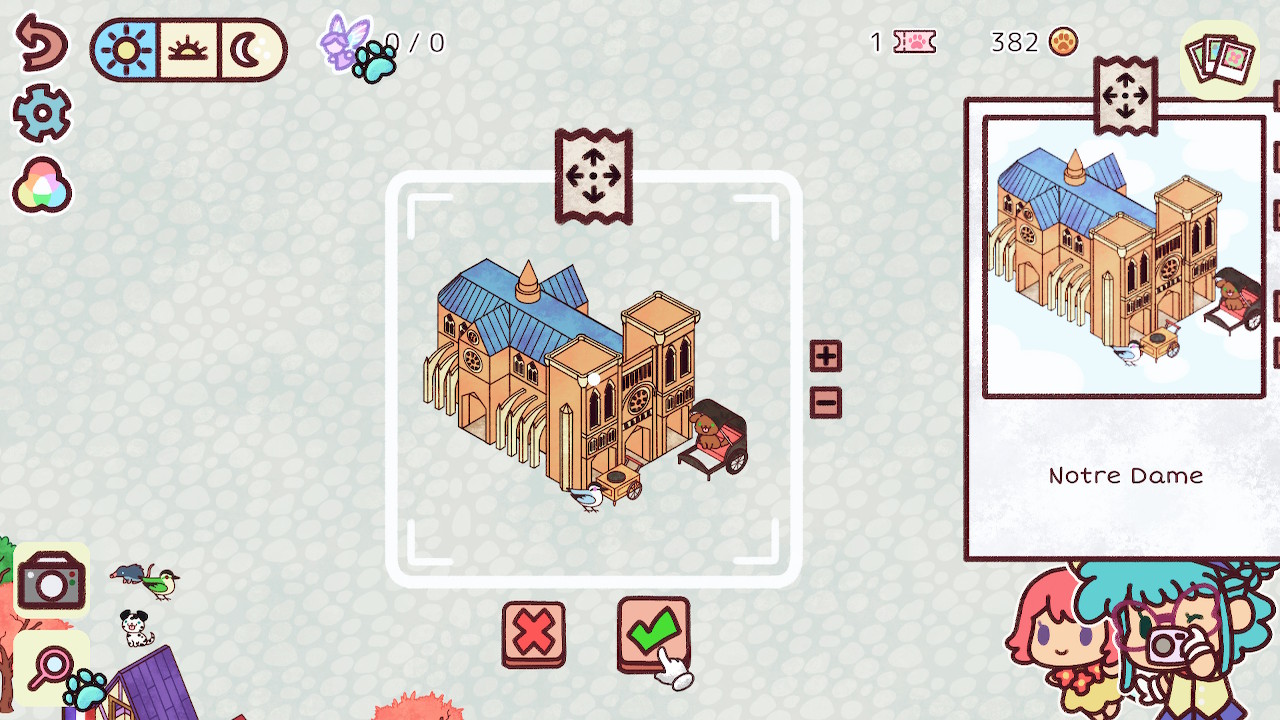Zoom out with the minus button
Screen dimensions: 1280x720
[x=825, y=401]
